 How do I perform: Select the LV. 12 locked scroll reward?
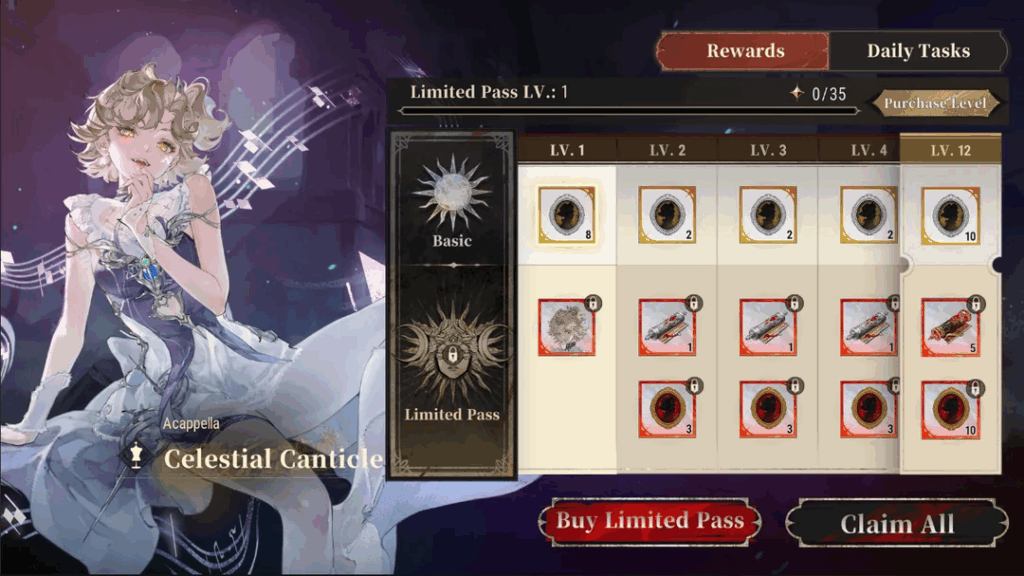tap(950, 327)
